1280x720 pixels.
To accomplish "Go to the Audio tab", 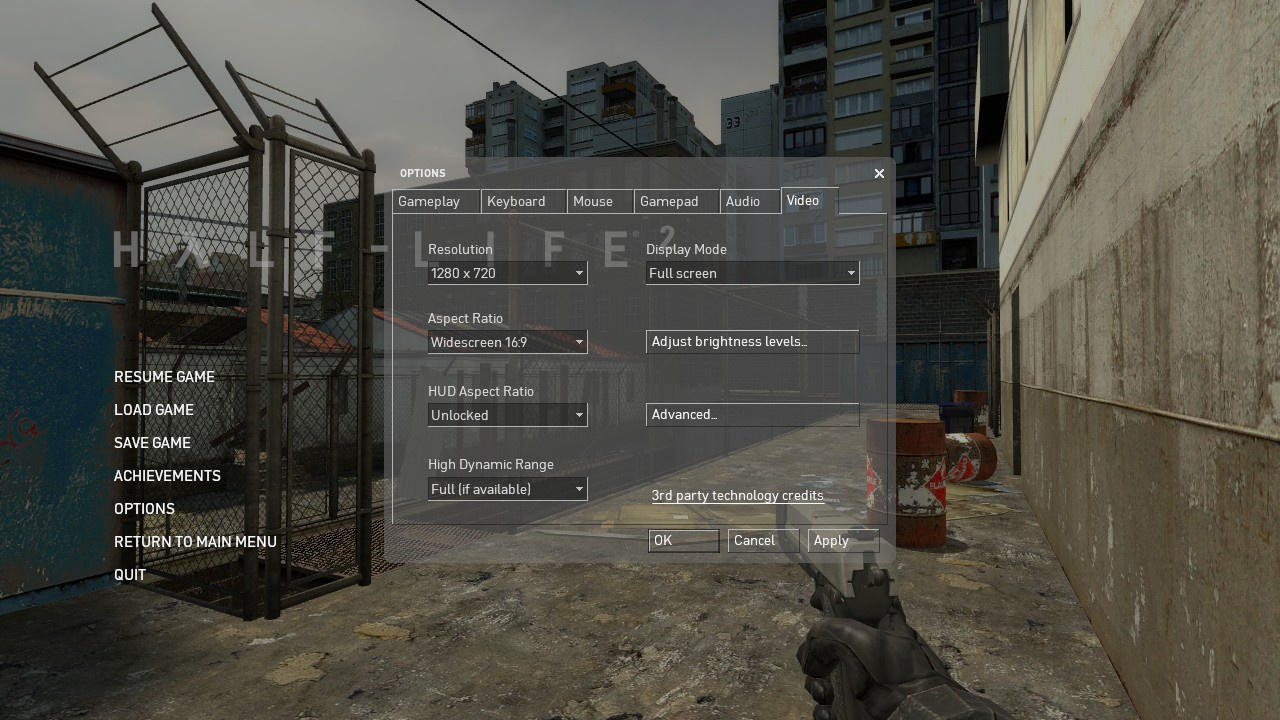I will (743, 202).
